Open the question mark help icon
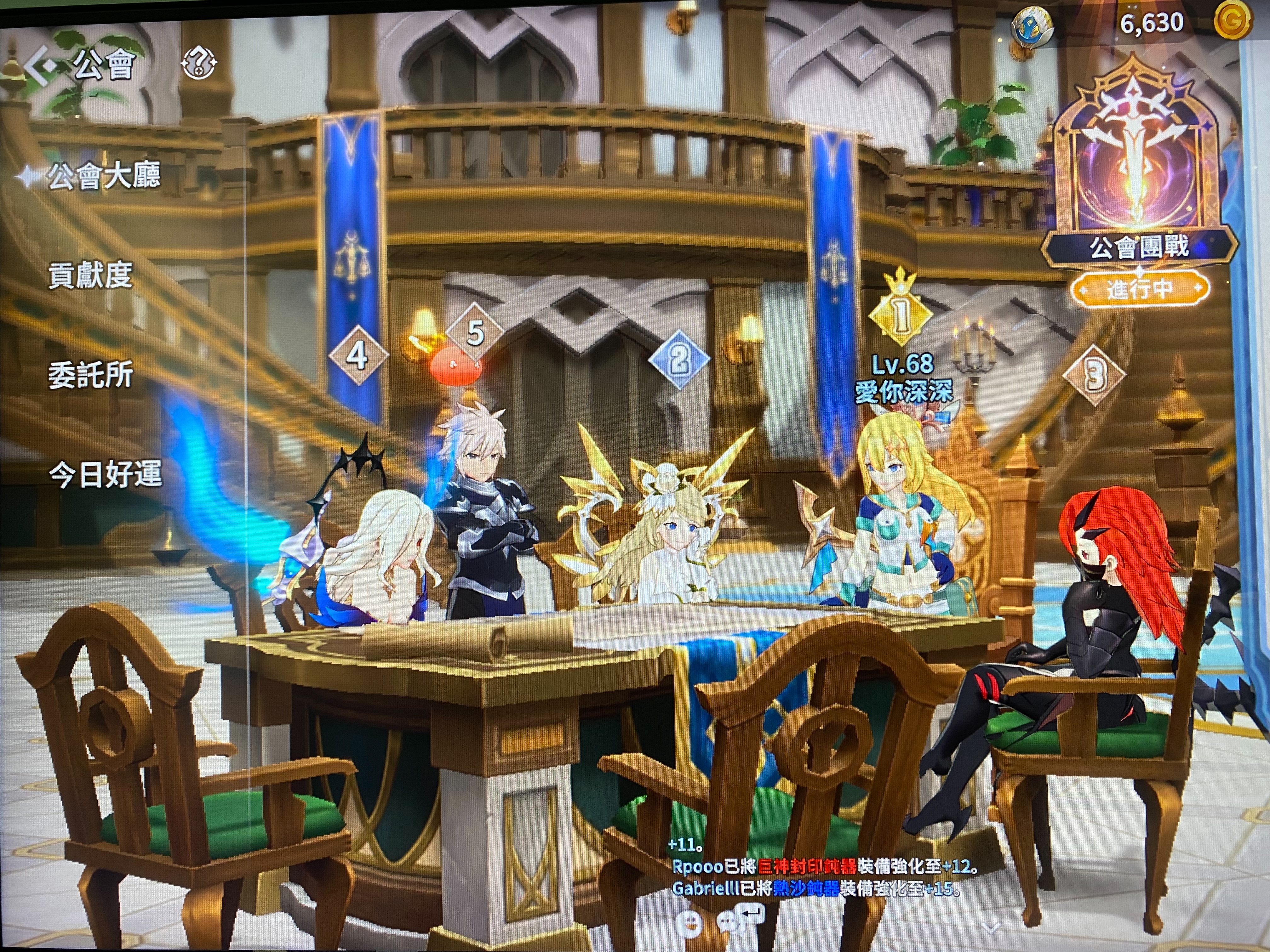The image size is (1270, 952). (199, 63)
